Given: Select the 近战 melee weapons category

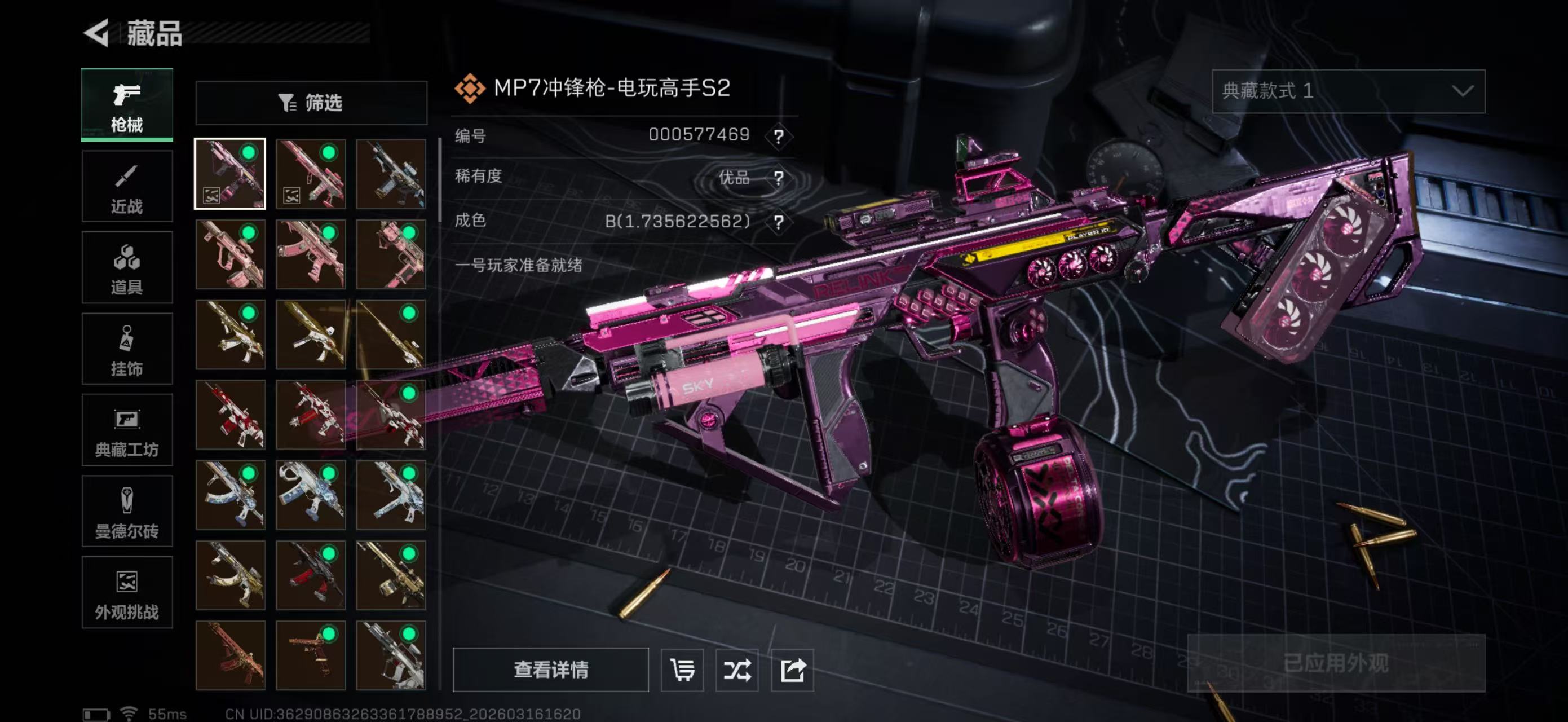Looking at the screenshot, I should [127, 186].
